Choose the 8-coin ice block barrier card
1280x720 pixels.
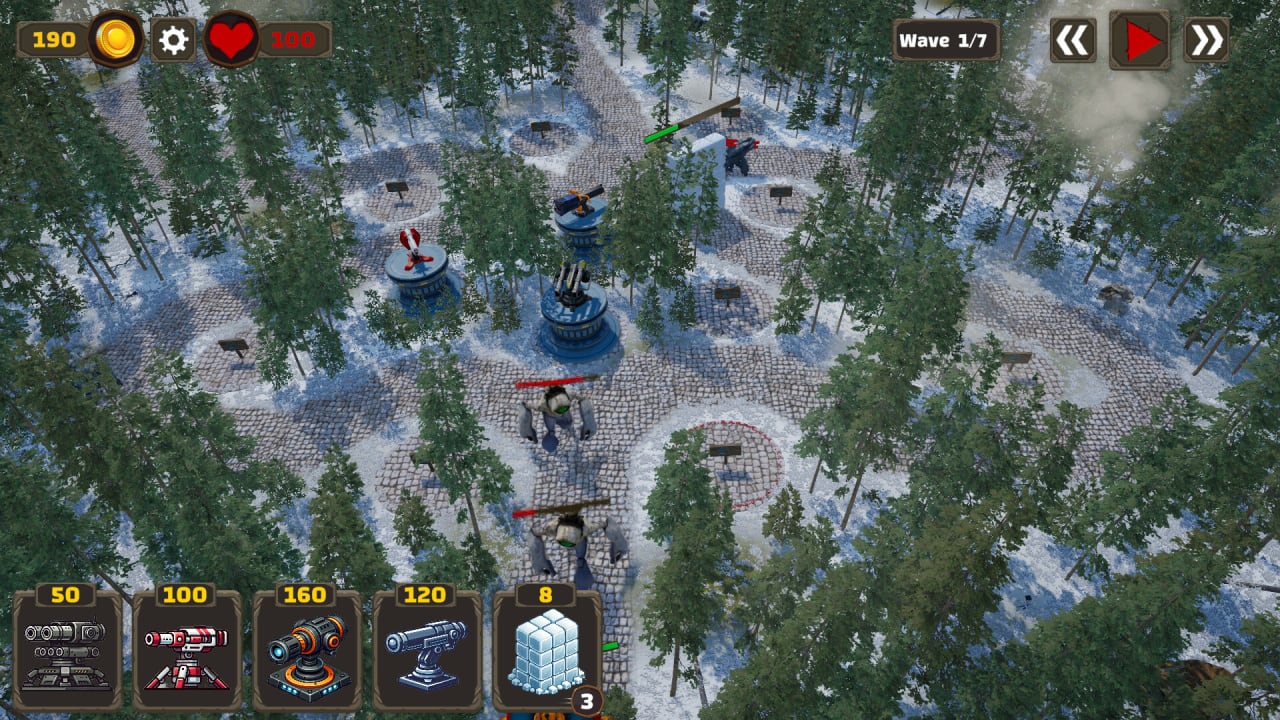click(x=547, y=650)
